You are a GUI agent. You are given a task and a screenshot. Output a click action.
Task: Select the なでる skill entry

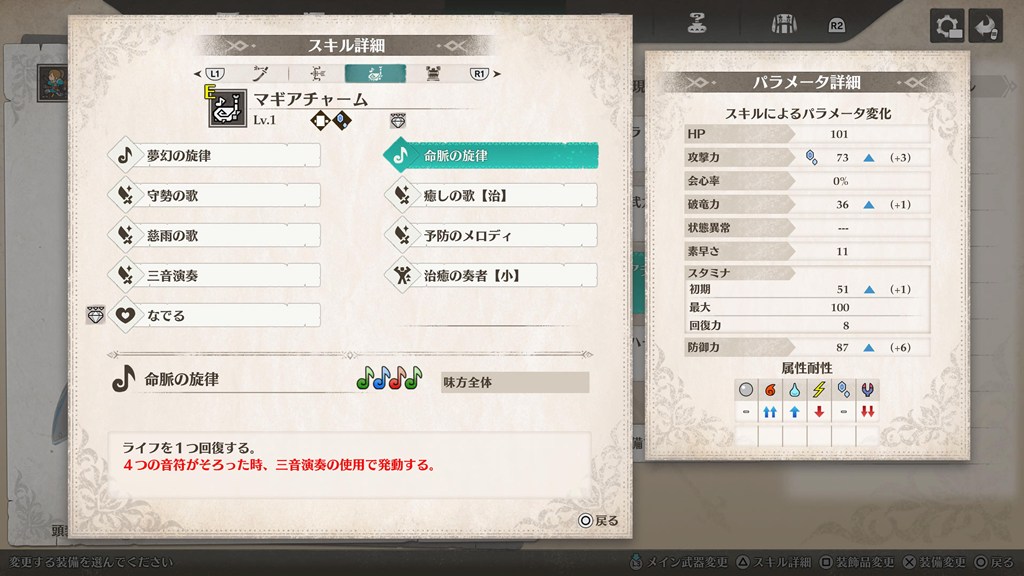click(x=214, y=315)
